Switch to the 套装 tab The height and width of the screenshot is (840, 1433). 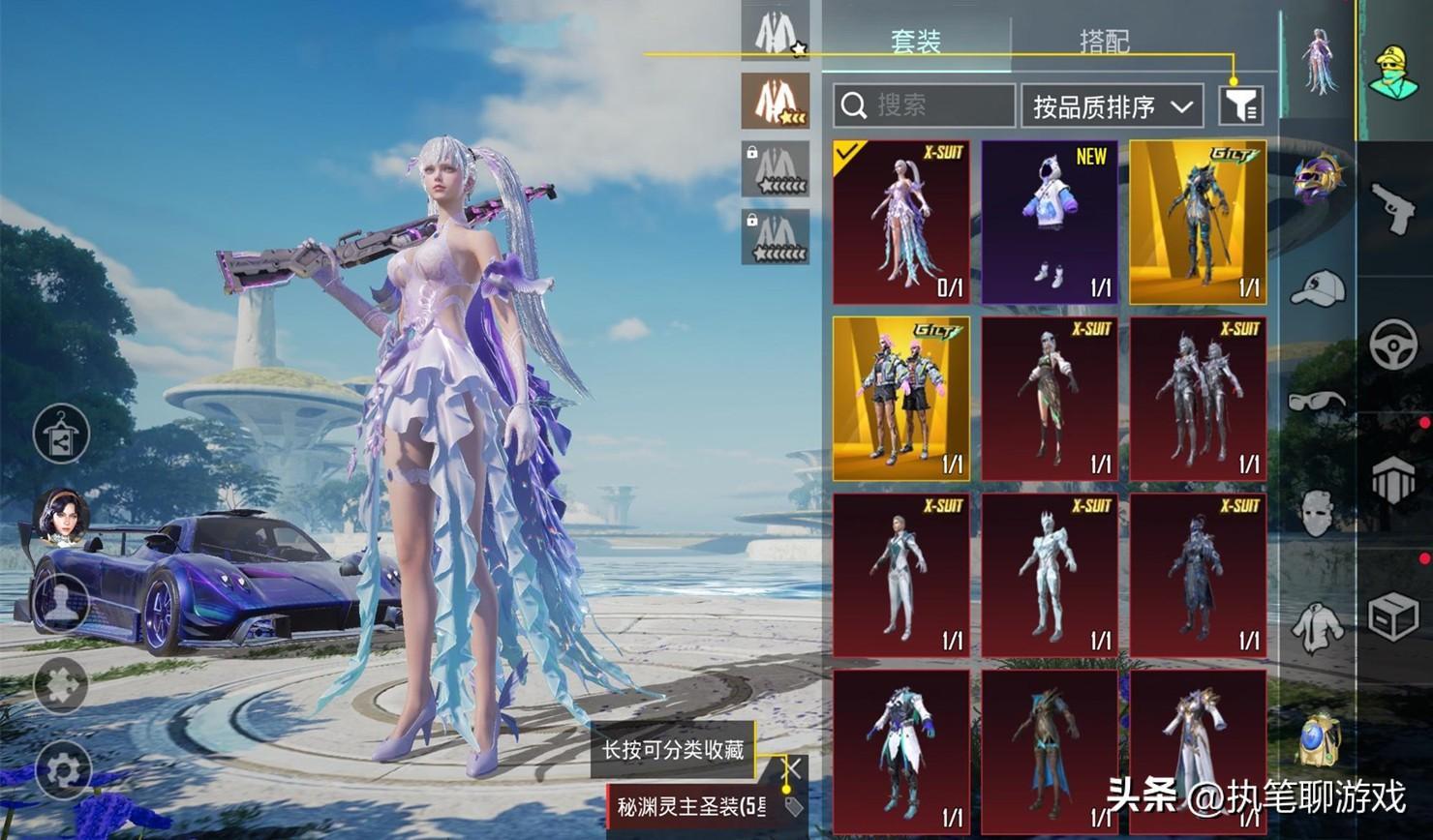tap(915, 42)
